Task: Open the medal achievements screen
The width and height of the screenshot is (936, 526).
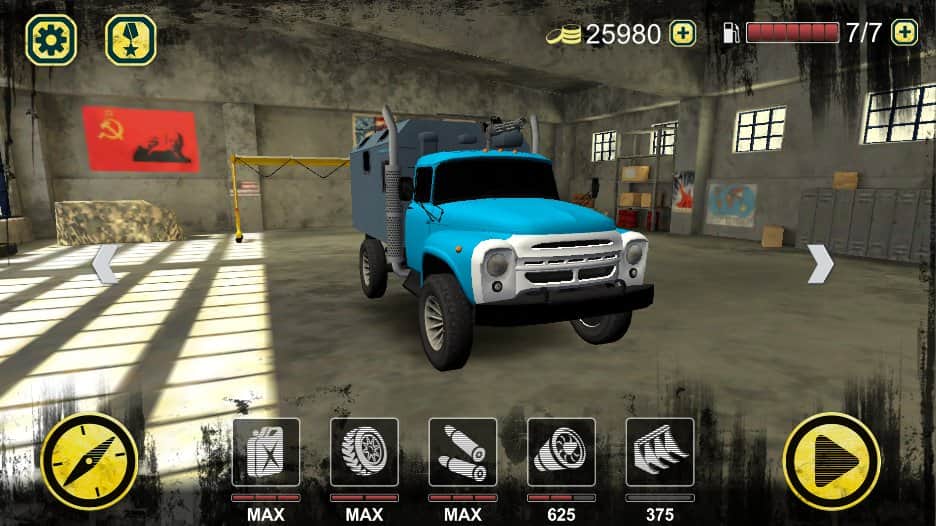Action: pyautogui.click(x=131, y=41)
